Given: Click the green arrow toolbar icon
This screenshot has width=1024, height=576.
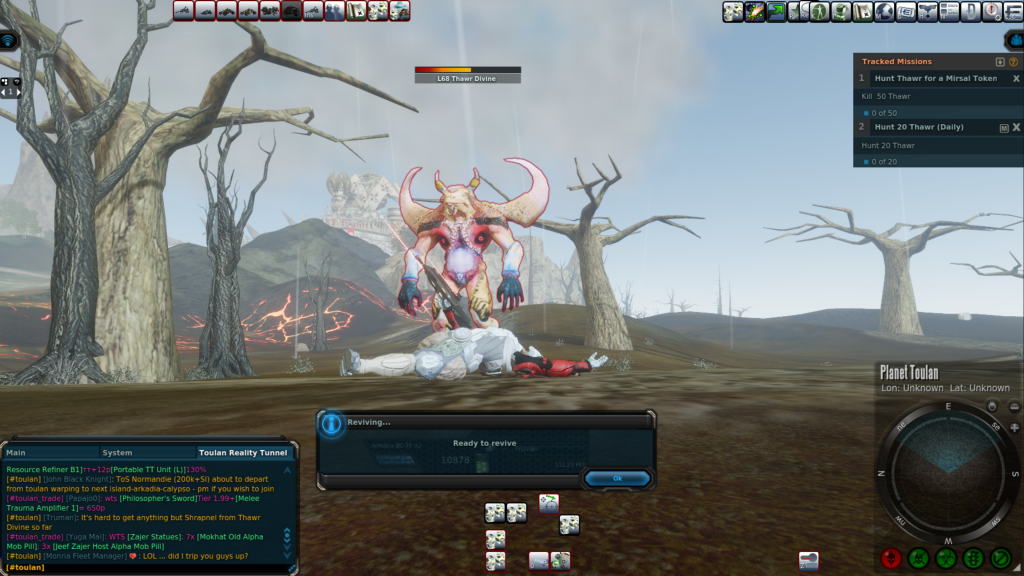Looking at the screenshot, I should click(x=776, y=11).
